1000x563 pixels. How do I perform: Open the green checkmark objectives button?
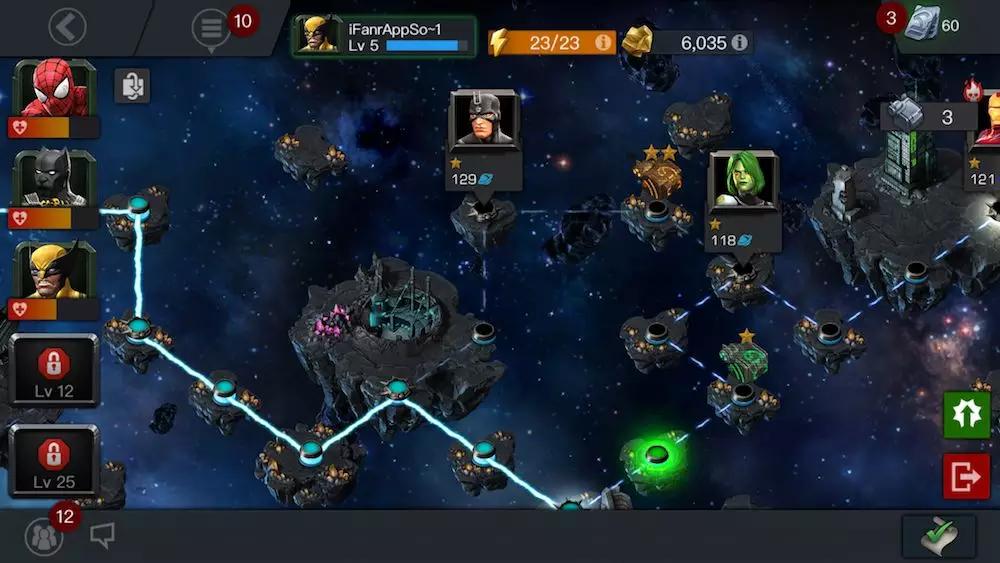pyautogui.click(x=939, y=537)
